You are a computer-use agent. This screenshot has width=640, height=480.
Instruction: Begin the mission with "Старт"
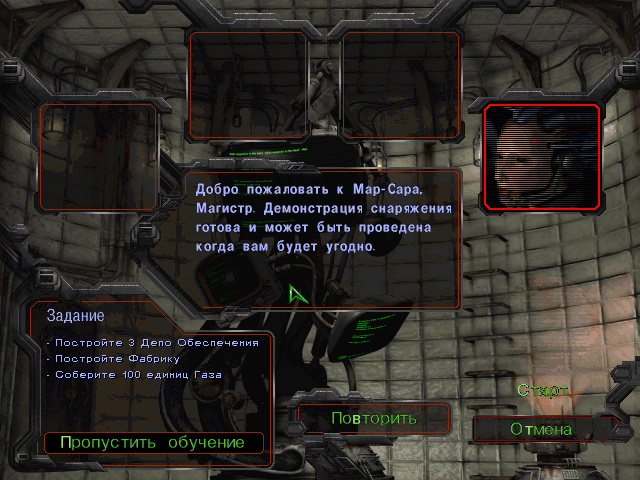542,390
